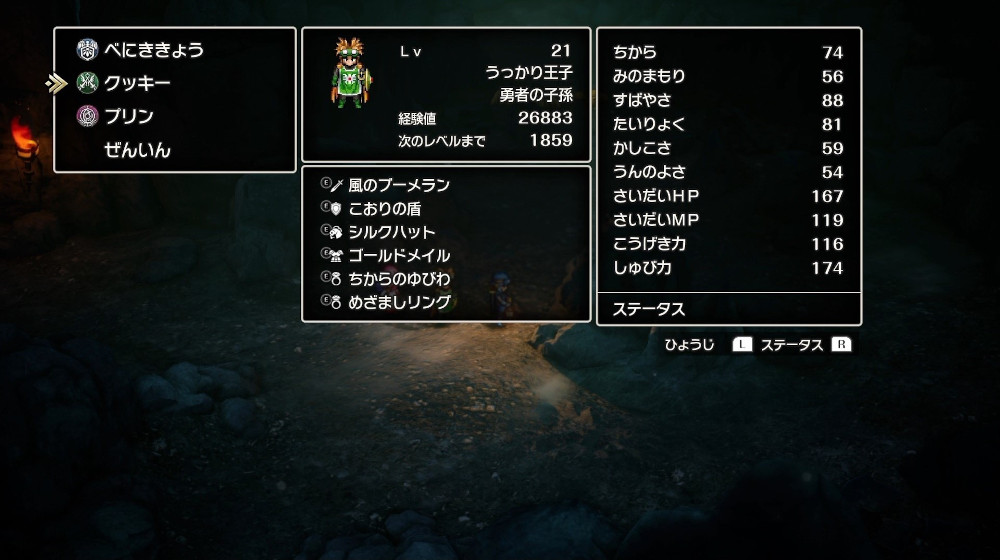Select party member プリン
This screenshot has width=1000, height=560.
(129, 117)
